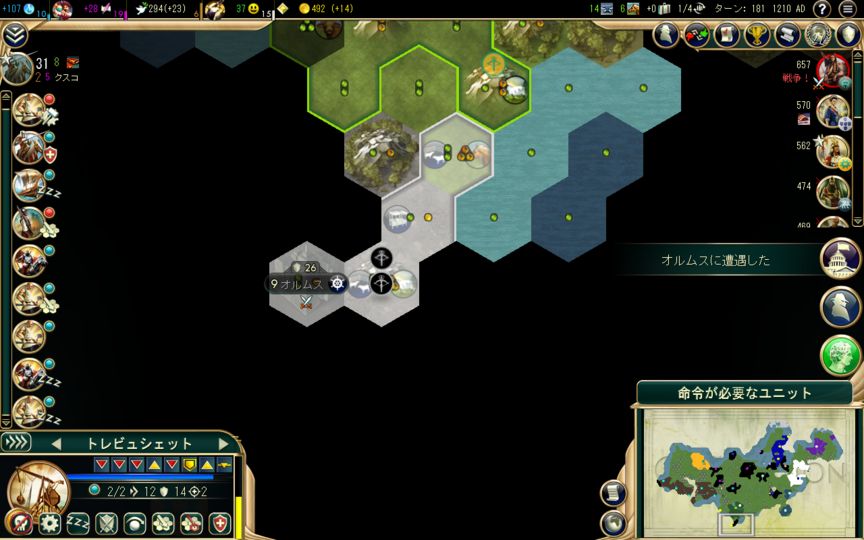Open the main menu hamburger button

pyautogui.click(x=847, y=9)
